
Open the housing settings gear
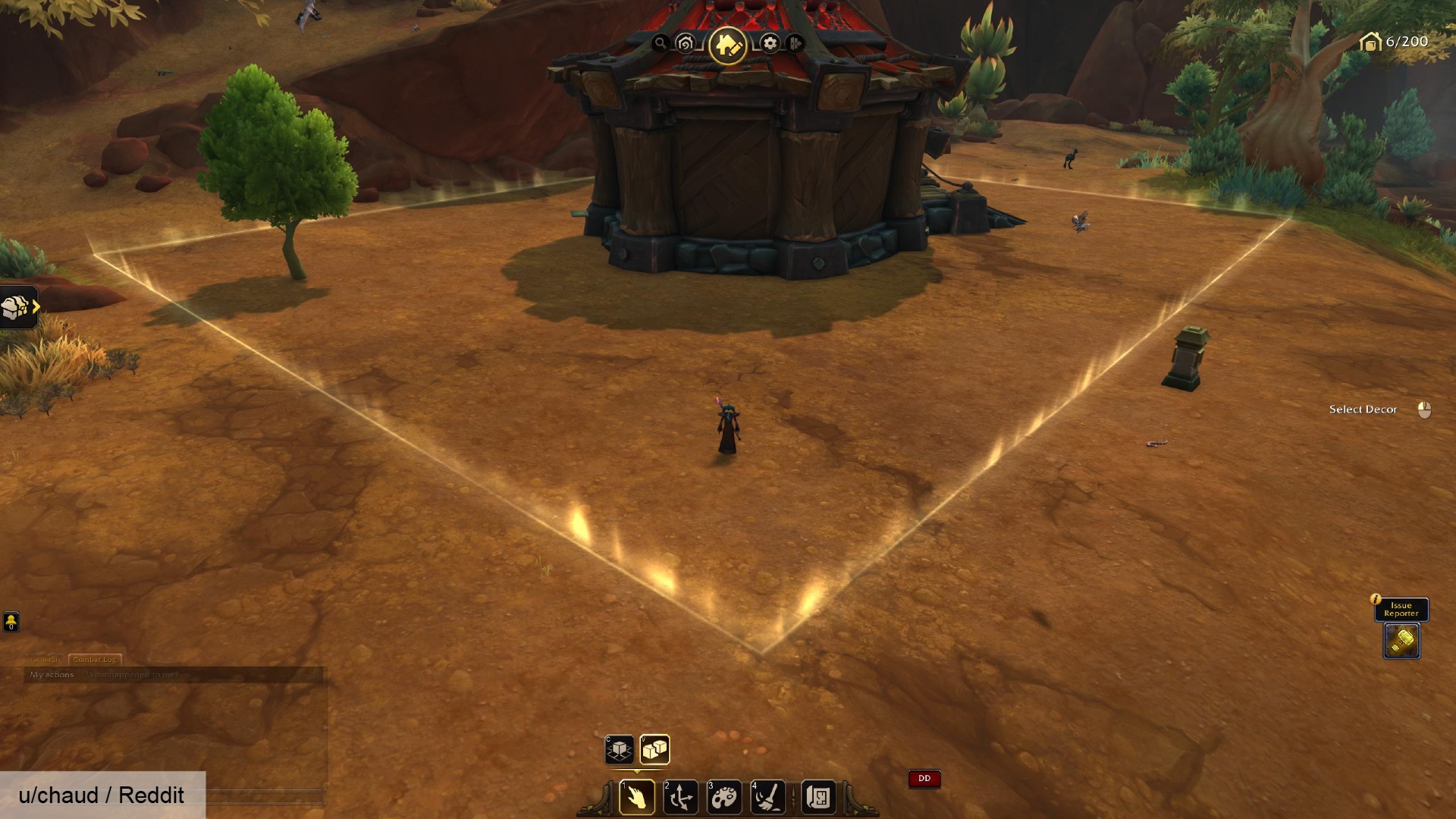[x=769, y=43]
